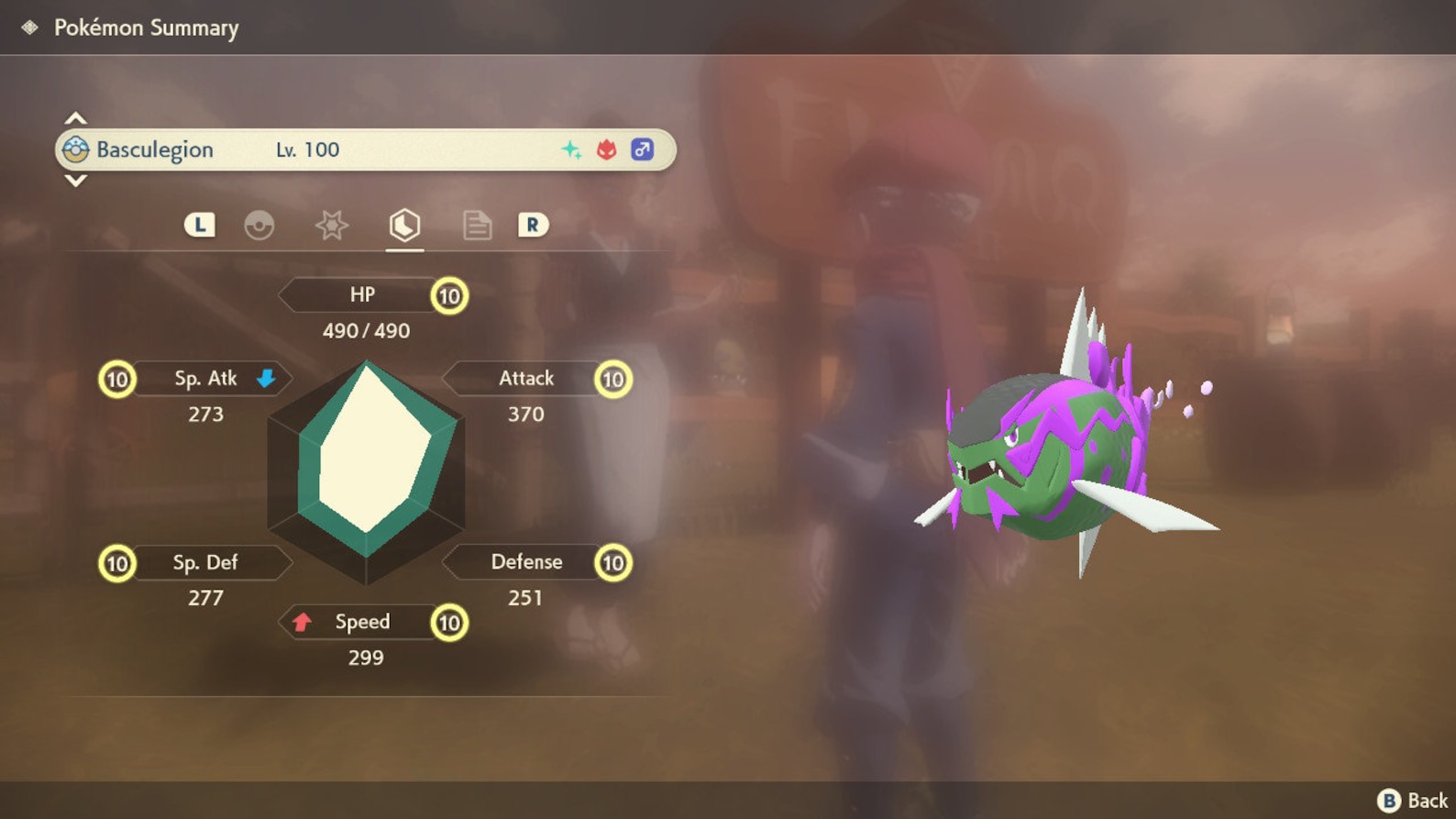Click the blue decrease arrow next to Sp. Atk

click(x=266, y=378)
